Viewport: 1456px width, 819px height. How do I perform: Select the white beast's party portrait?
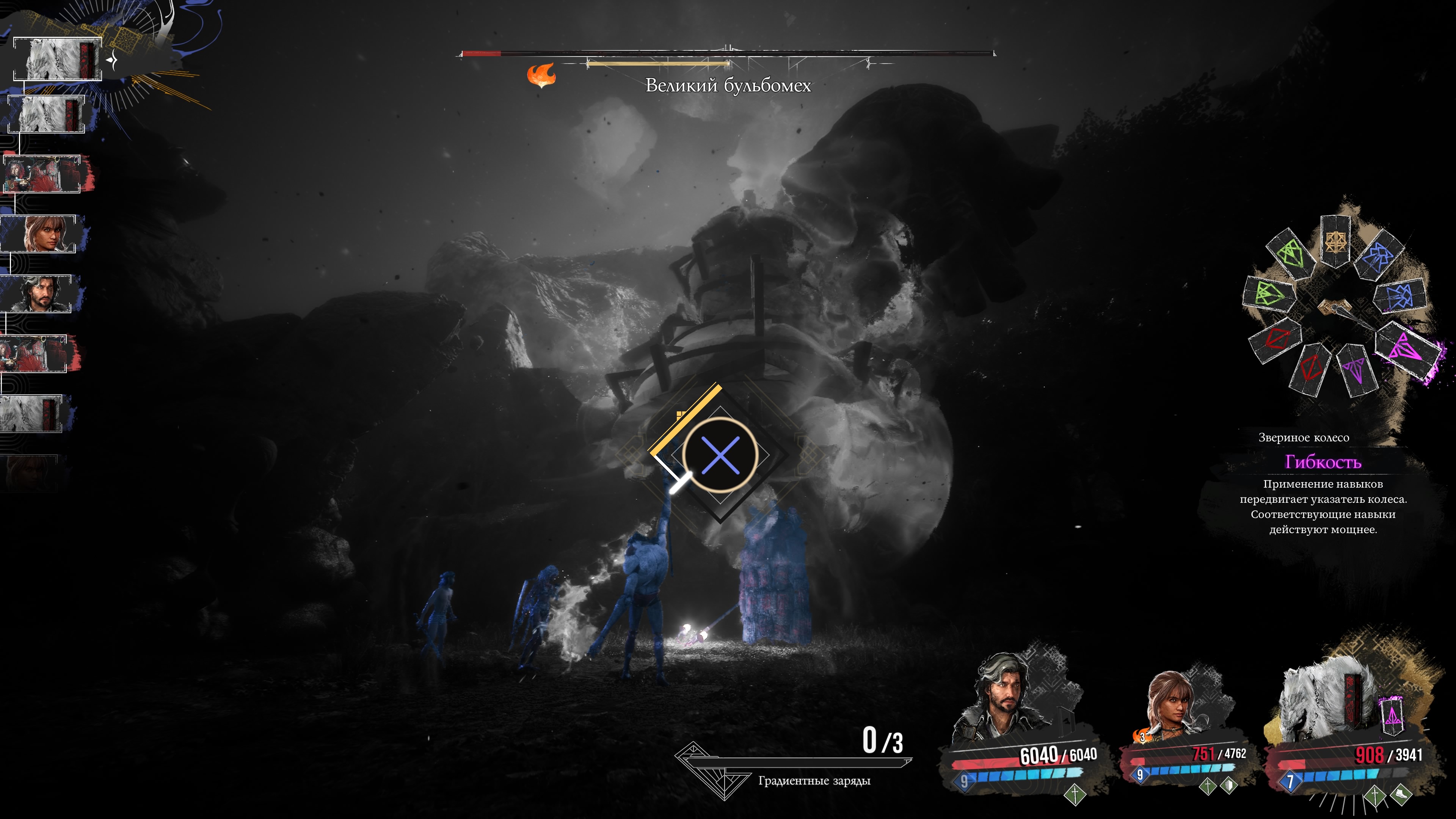(1326, 704)
